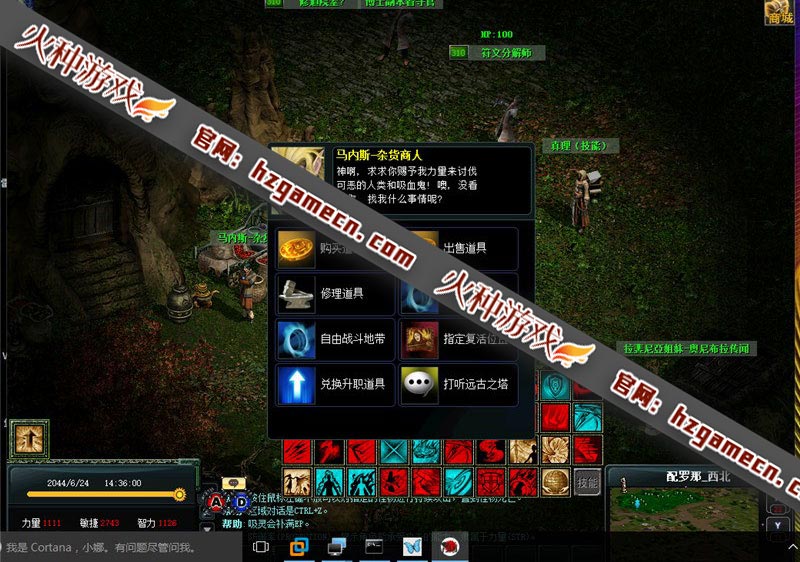Click the up-arrow icon above the clock panel
The image size is (800, 562).
30,440
